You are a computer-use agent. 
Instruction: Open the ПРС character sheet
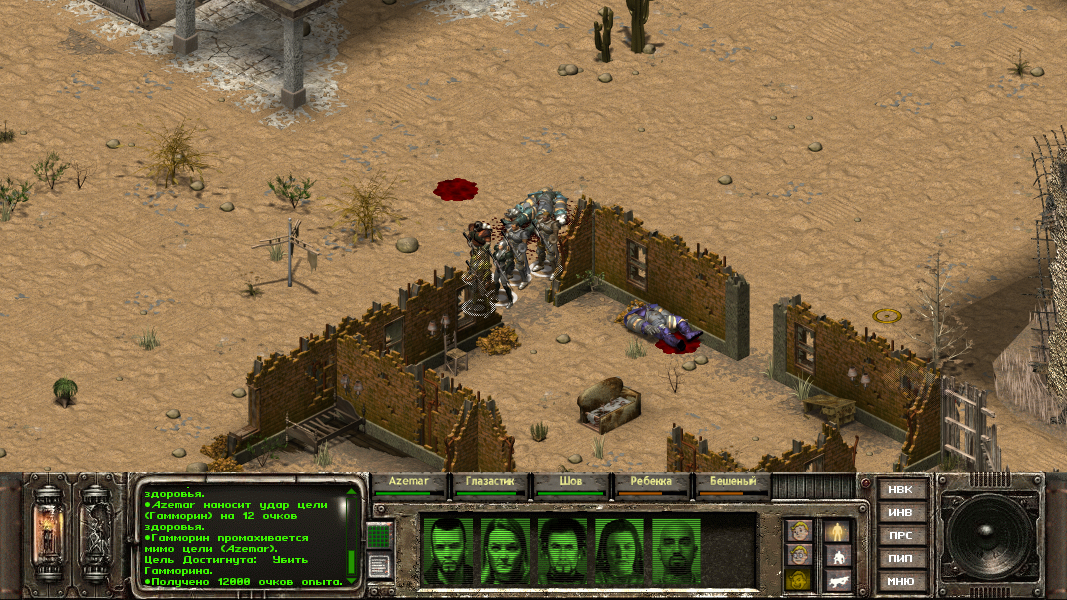coord(900,535)
